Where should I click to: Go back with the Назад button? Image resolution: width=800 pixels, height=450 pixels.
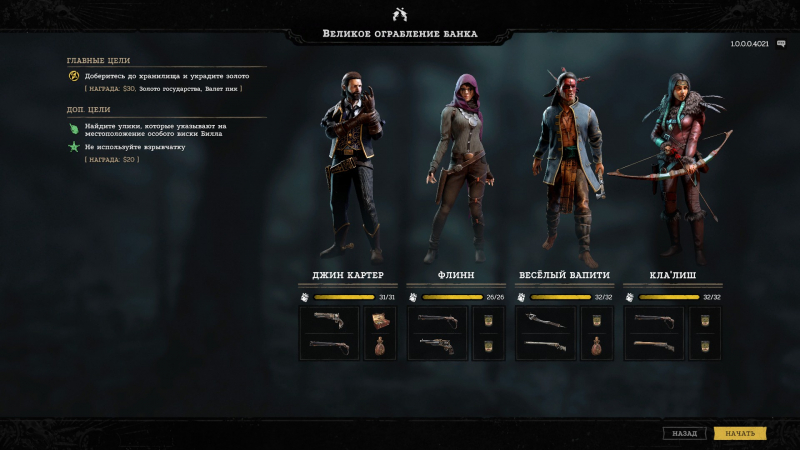[685, 433]
